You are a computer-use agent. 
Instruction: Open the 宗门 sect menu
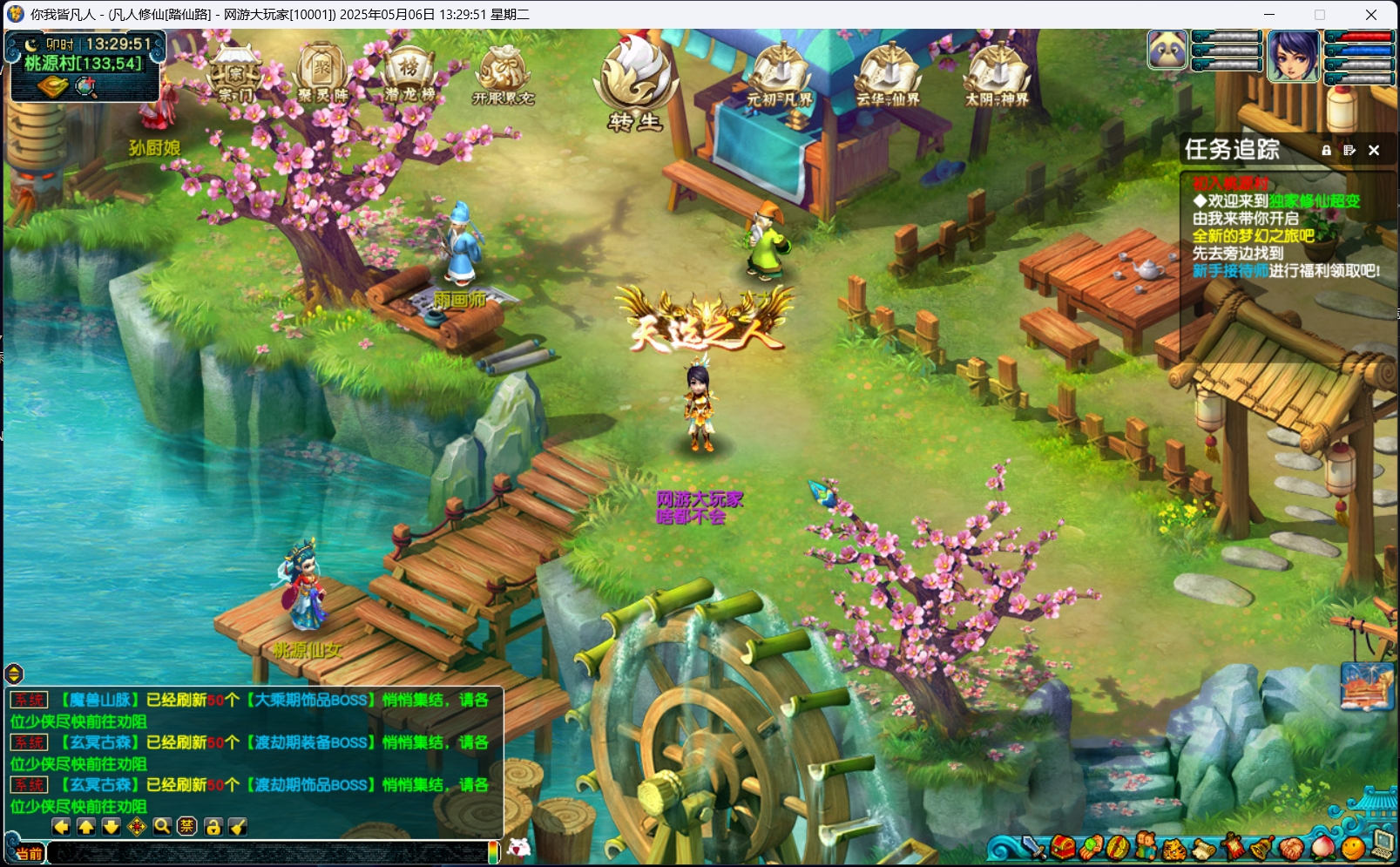pos(233,75)
